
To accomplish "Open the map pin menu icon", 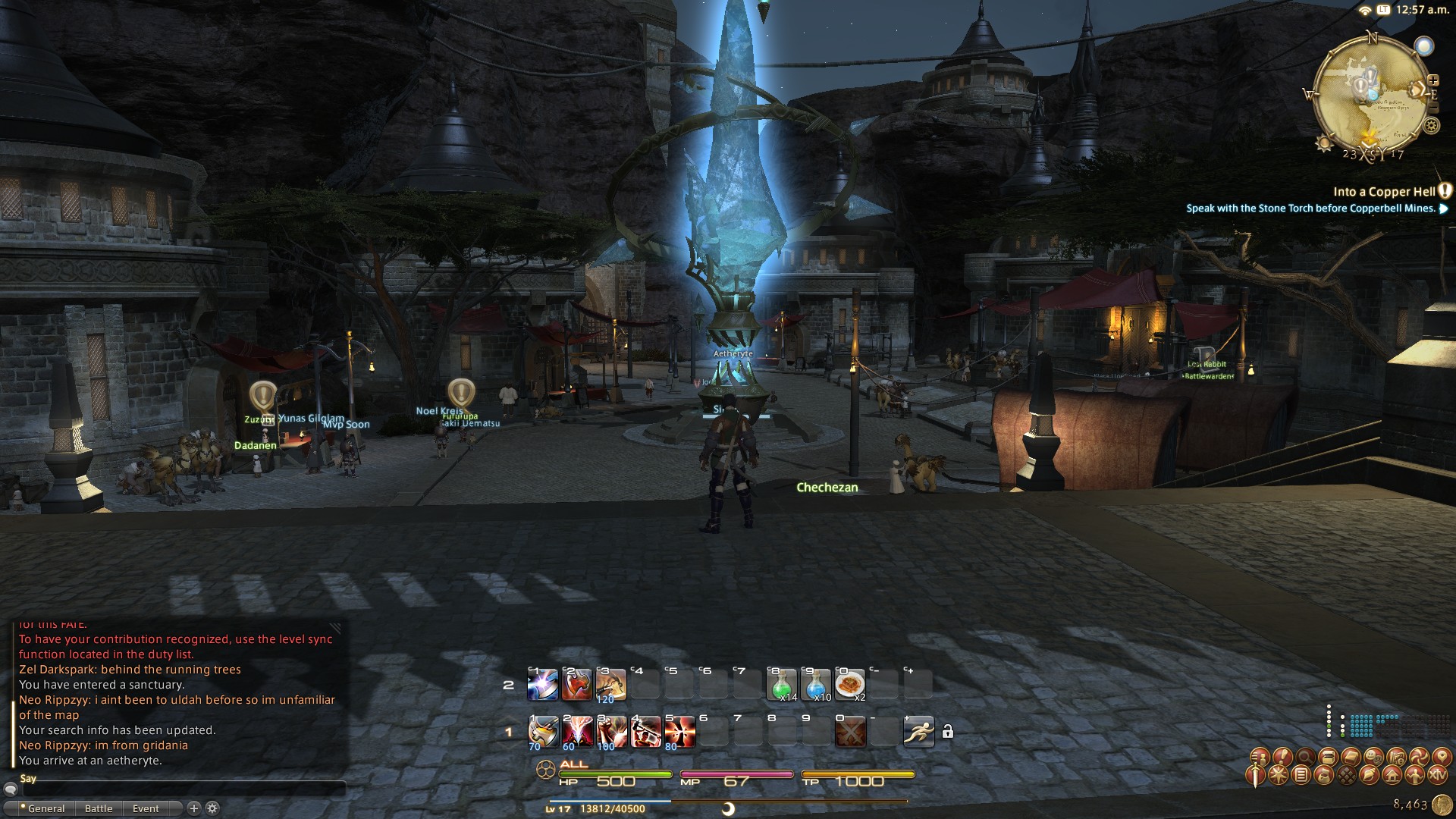I will pyautogui.click(x=1441, y=757).
